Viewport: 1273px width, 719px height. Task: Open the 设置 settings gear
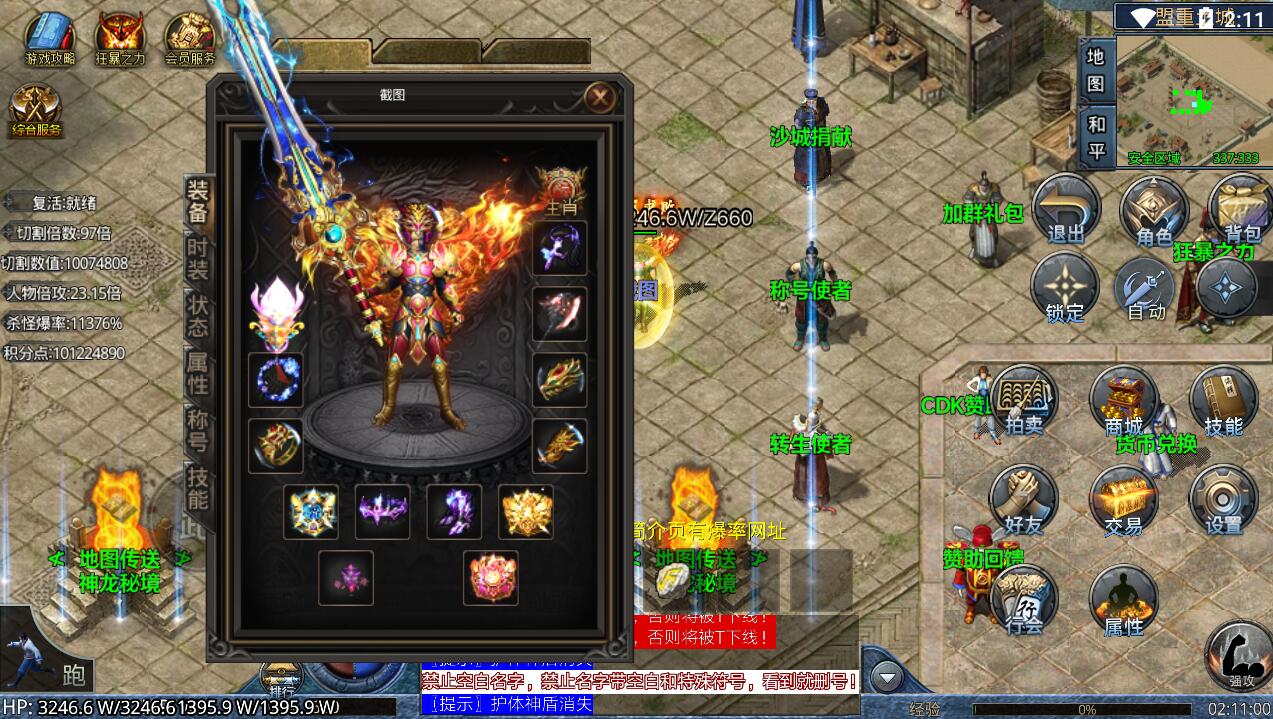(1223, 499)
